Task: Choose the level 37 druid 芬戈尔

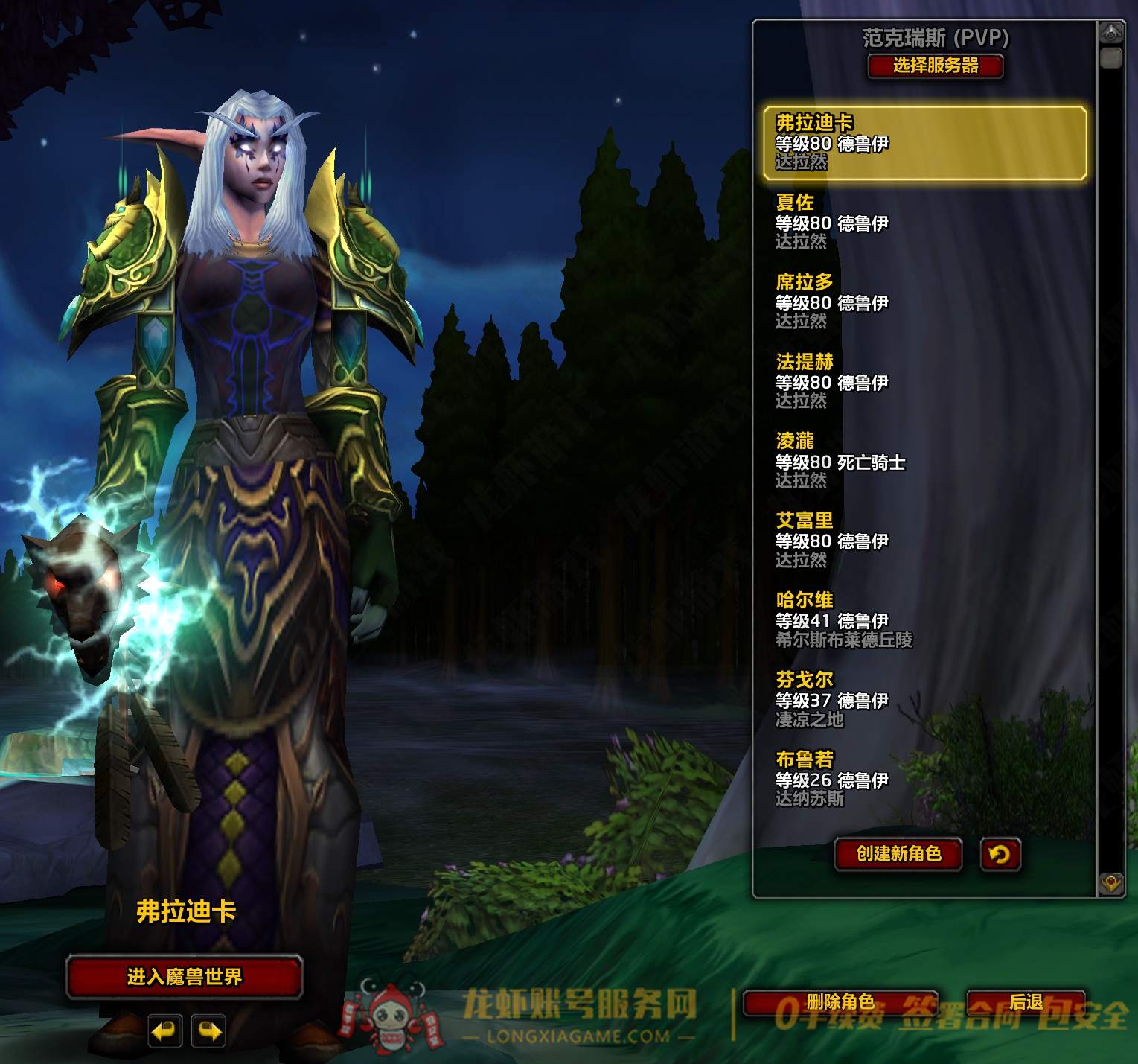Action: point(924,700)
